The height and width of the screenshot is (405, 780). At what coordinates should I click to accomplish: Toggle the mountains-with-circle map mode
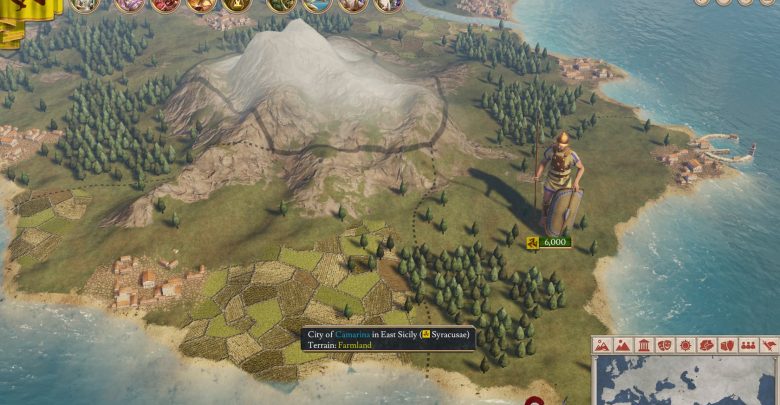point(602,346)
